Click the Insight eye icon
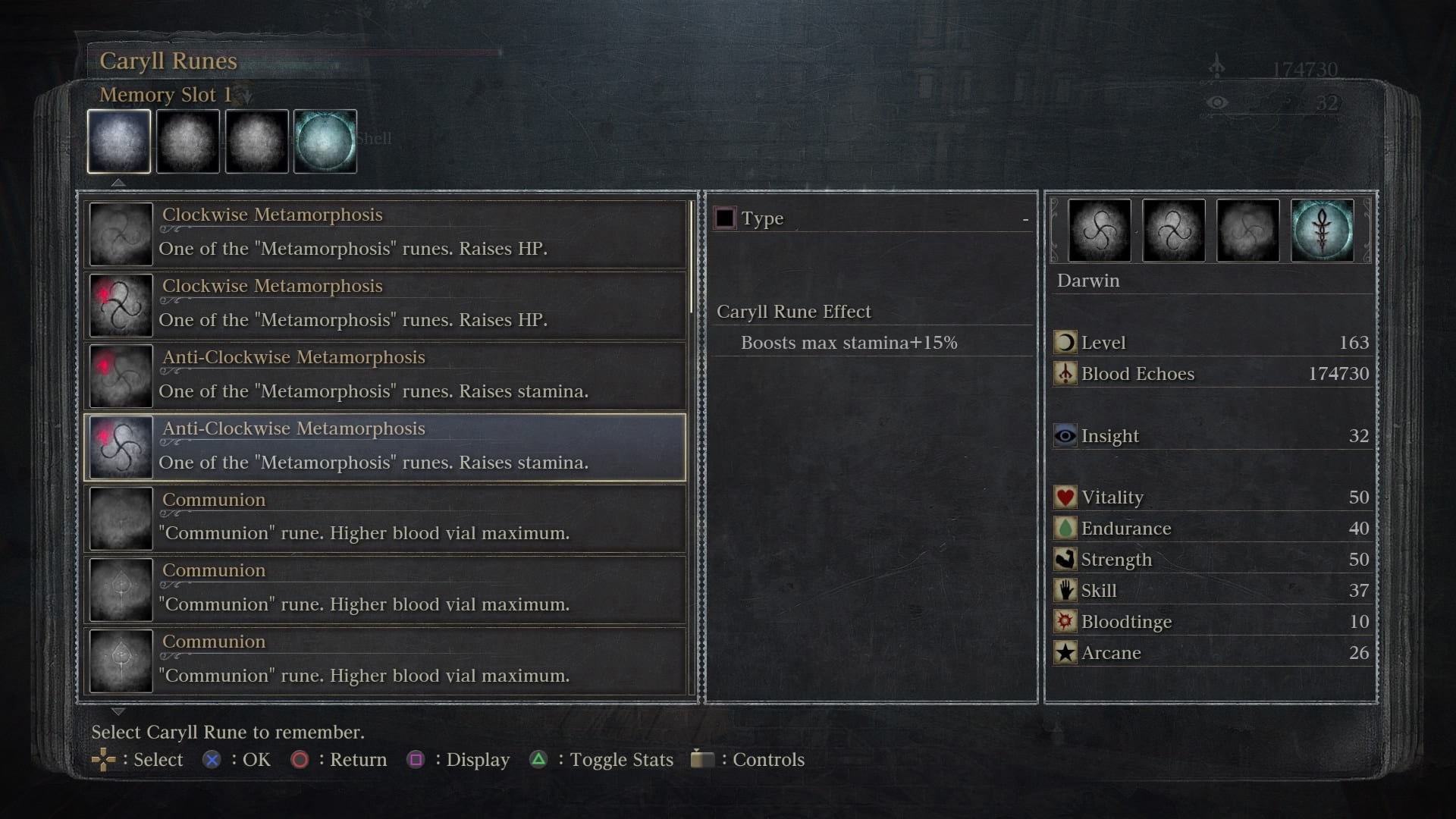 point(1065,436)
